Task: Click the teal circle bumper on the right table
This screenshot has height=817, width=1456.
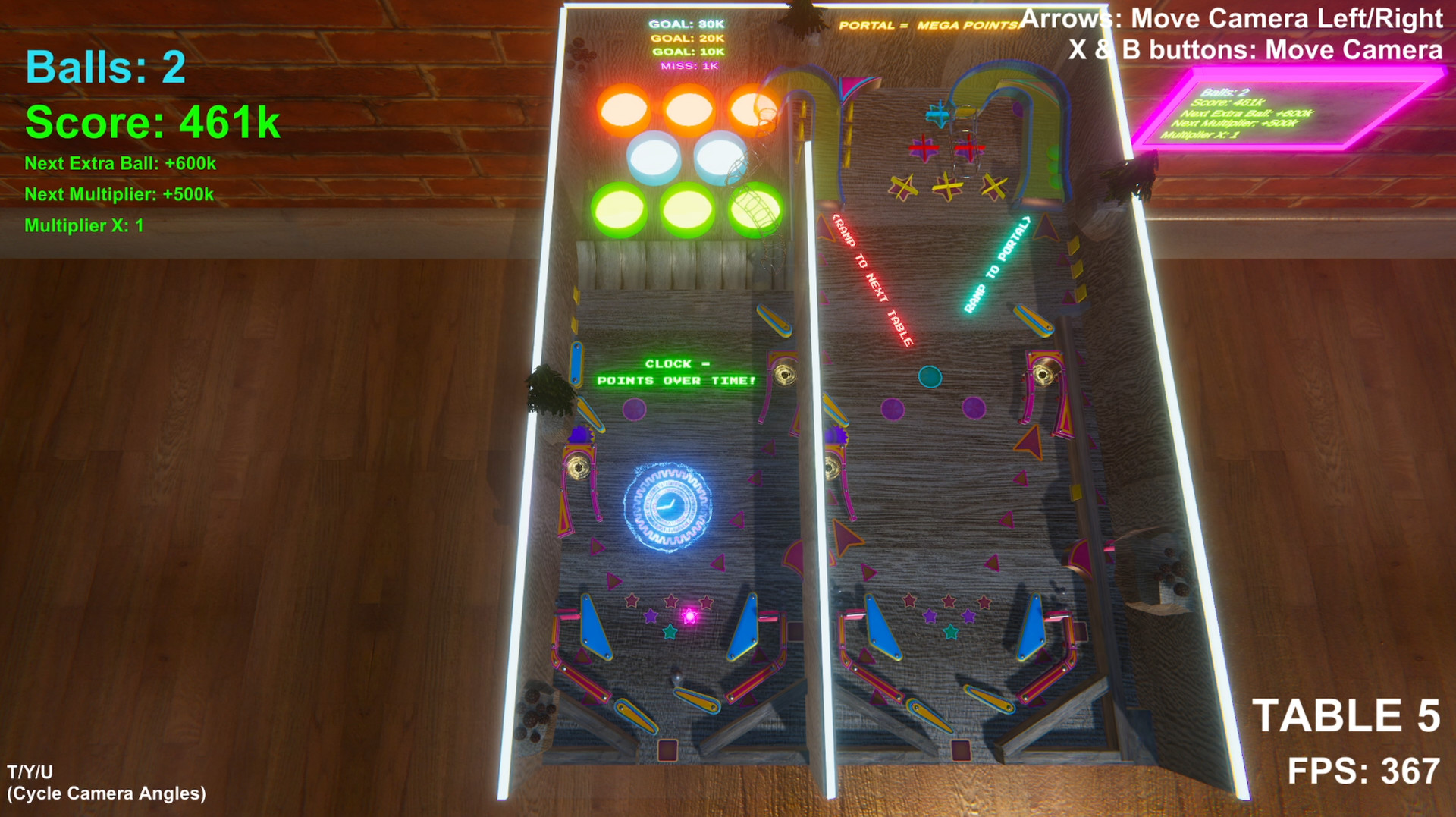Action: click(929, 376)
